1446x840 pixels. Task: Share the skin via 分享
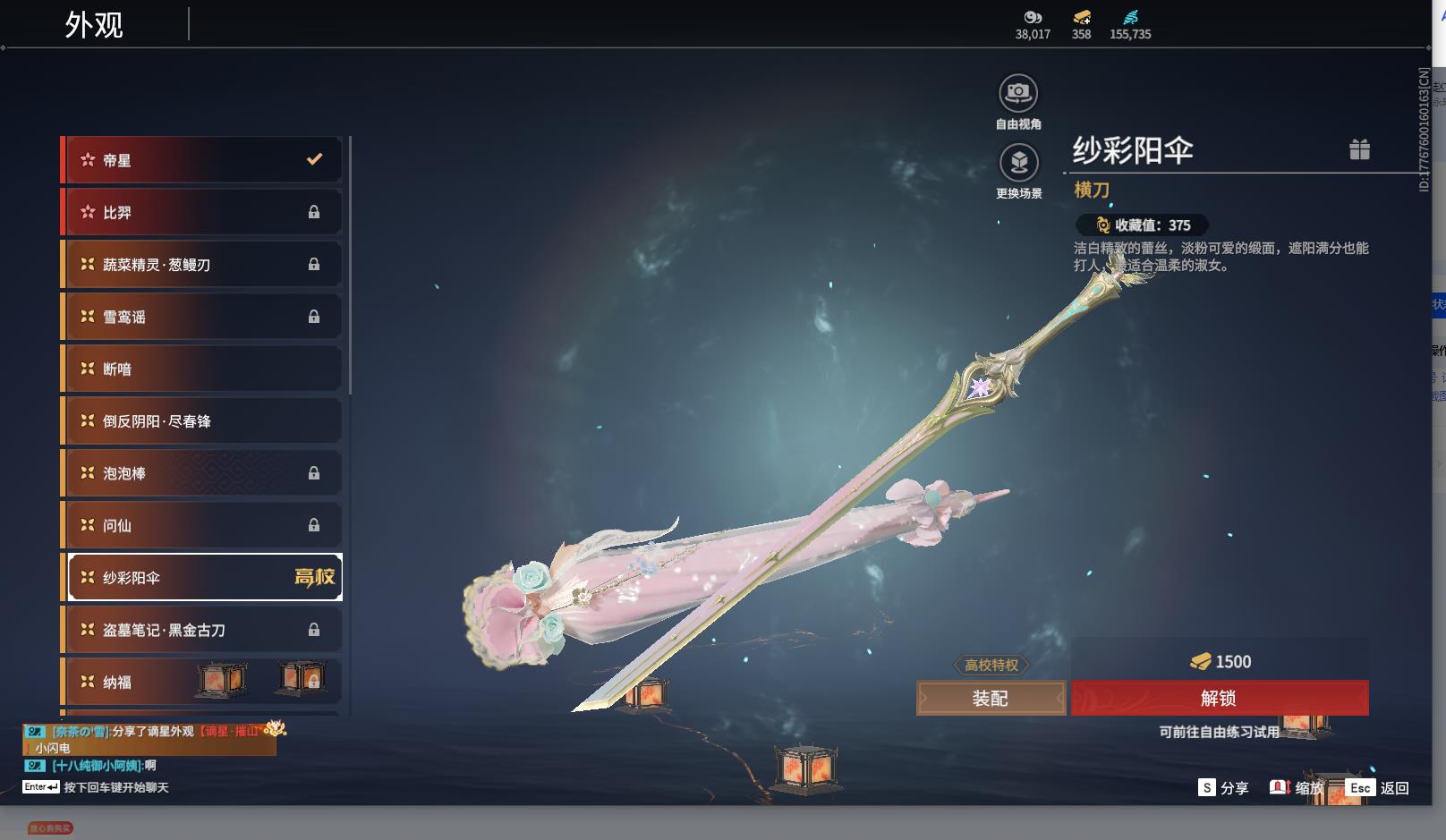(1223, 788)
